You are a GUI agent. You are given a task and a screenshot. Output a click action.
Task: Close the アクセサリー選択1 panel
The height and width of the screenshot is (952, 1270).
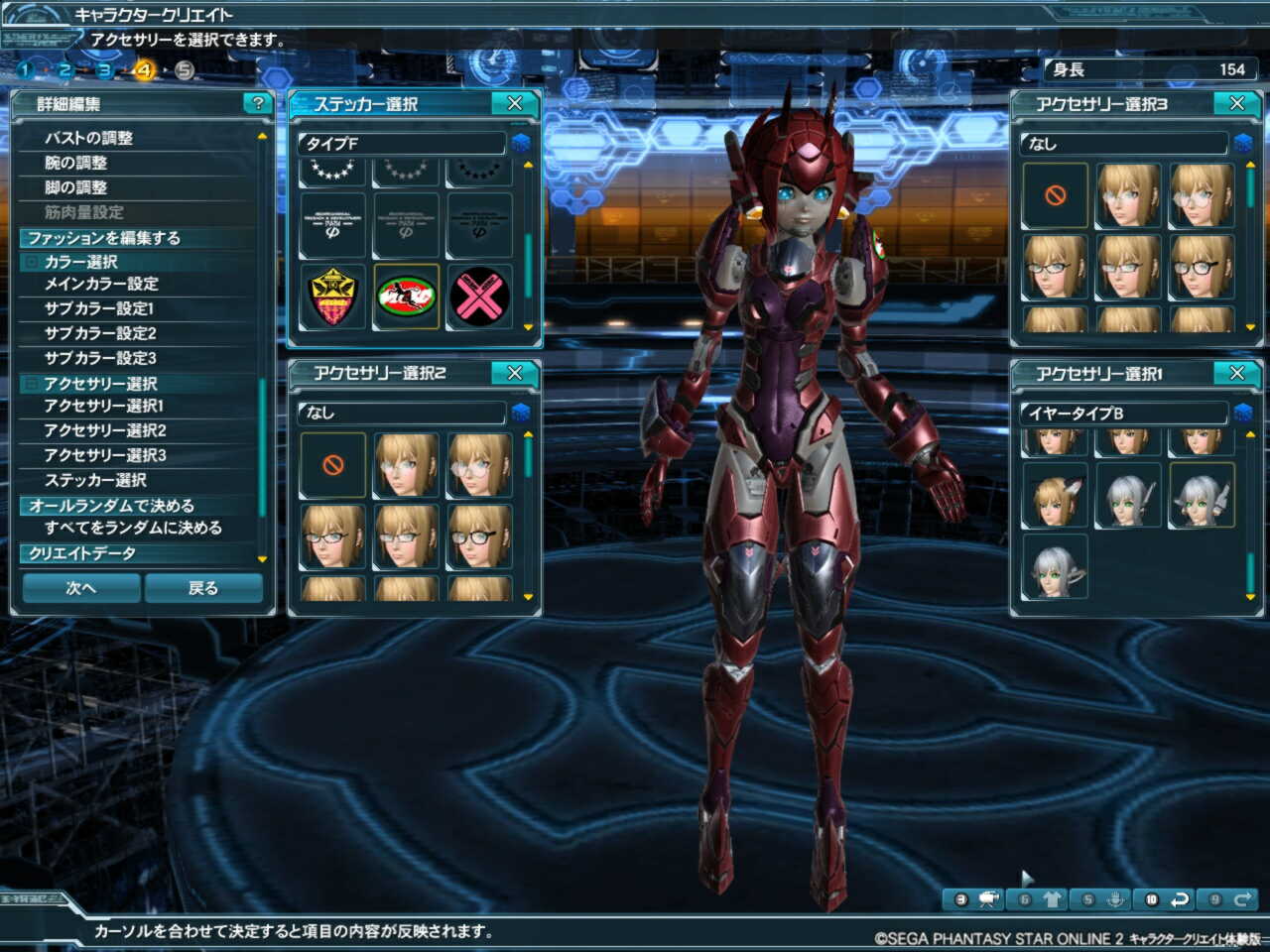pyautogui.click(x=1237, y=373)
